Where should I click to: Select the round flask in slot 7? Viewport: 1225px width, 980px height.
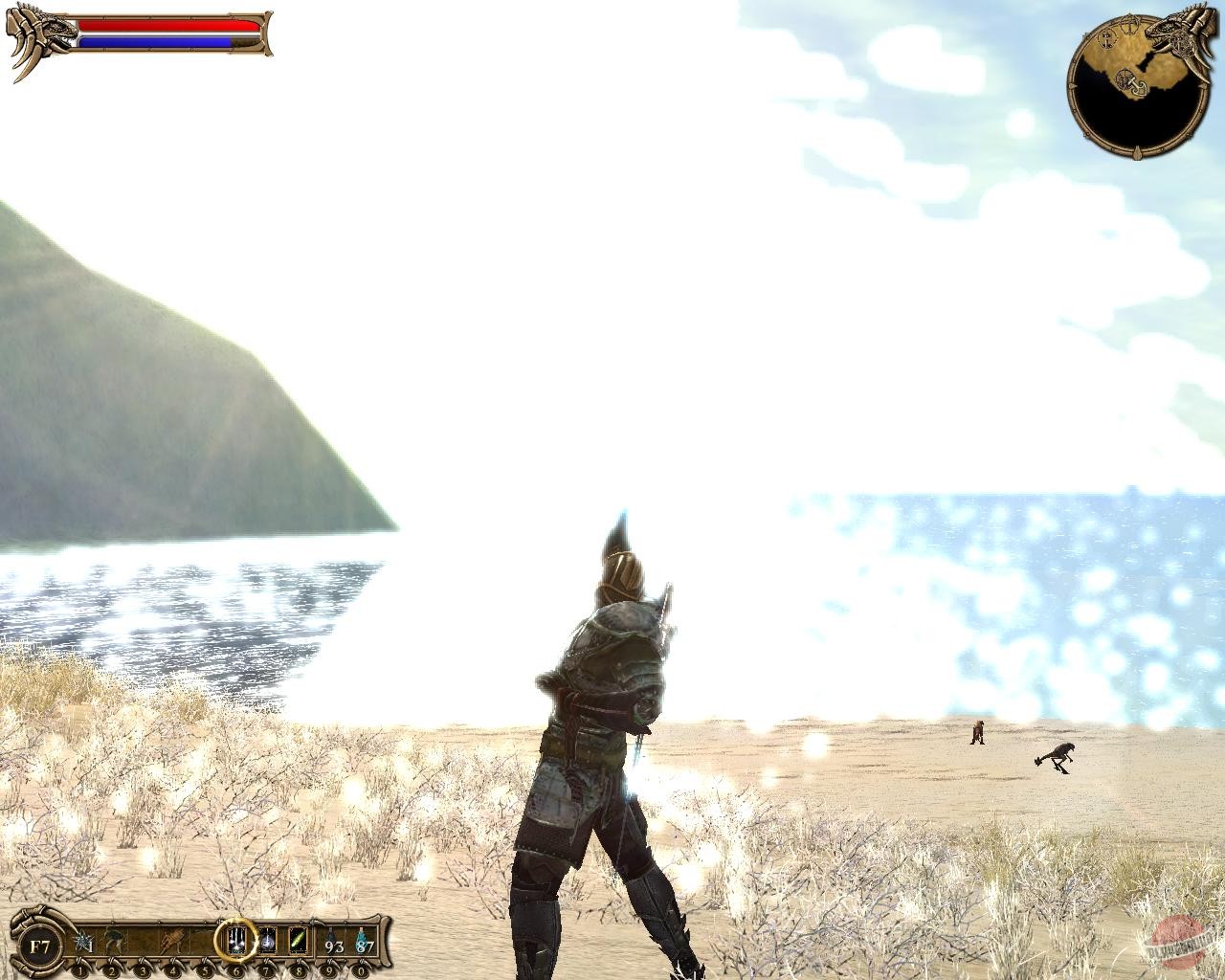click(266, 941)
